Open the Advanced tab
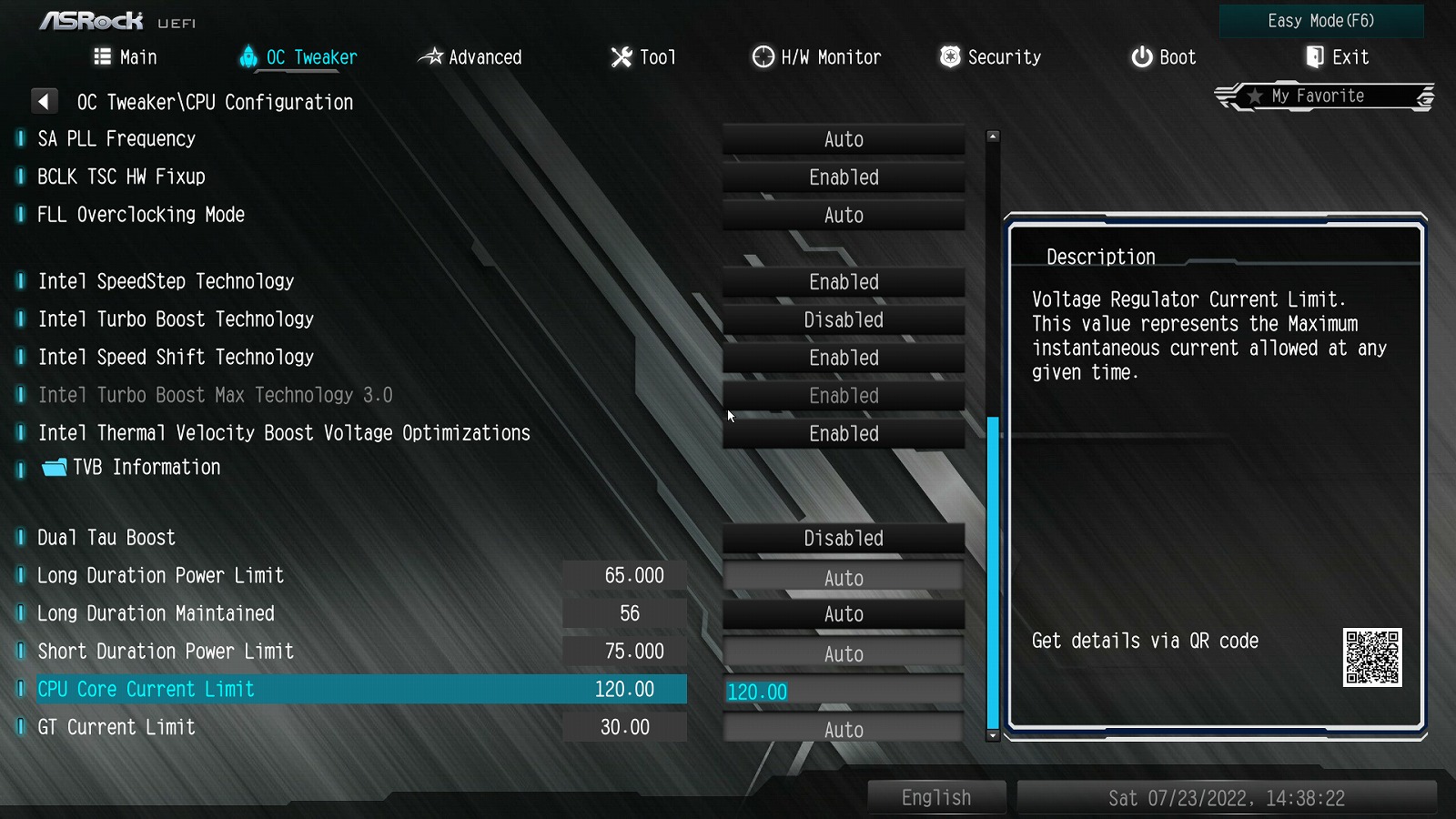Image resolution: width=1456 pixels, height=819 pixels. coord(470,57)
